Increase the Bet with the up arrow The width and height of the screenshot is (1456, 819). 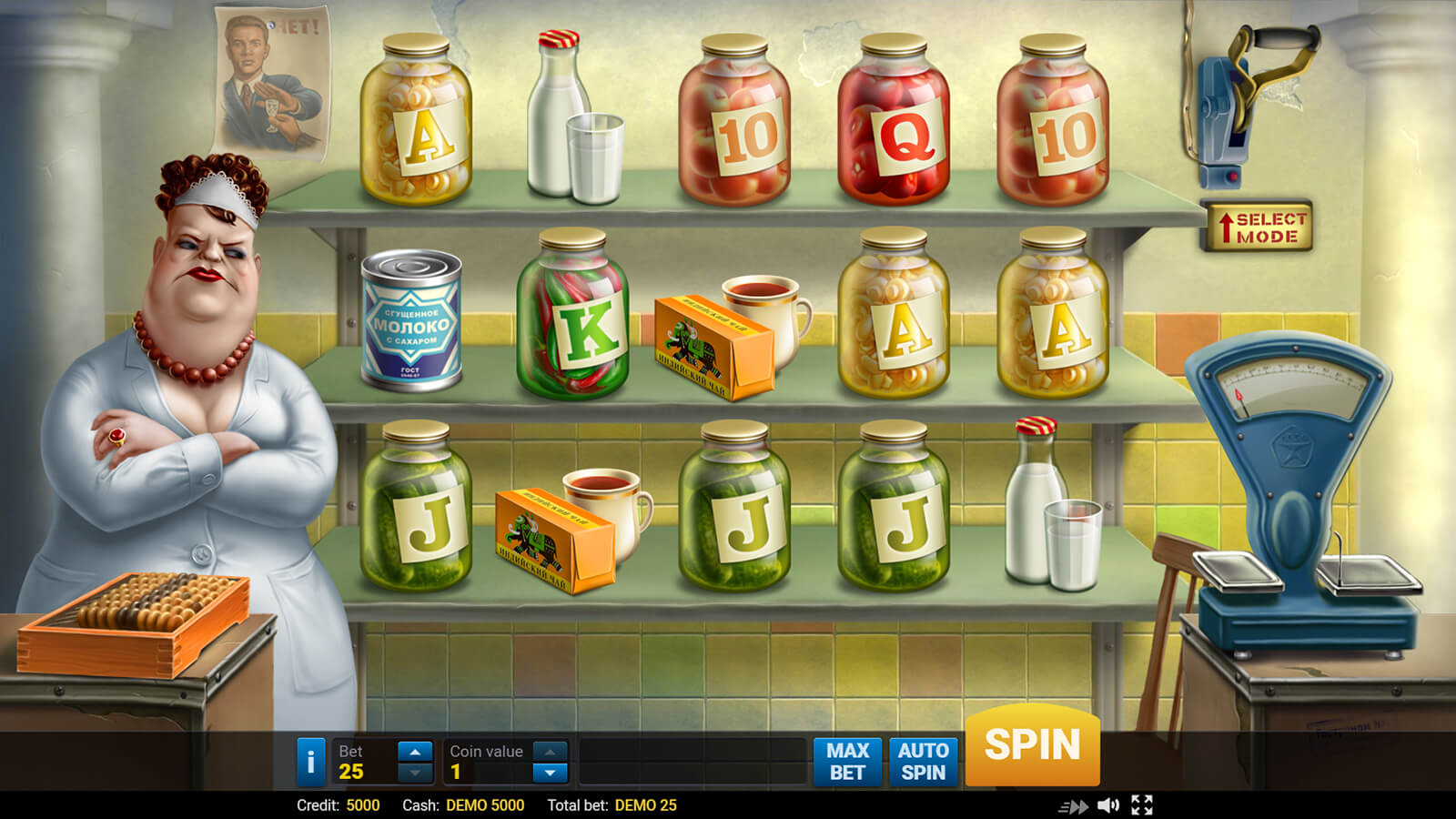(415, 752)
